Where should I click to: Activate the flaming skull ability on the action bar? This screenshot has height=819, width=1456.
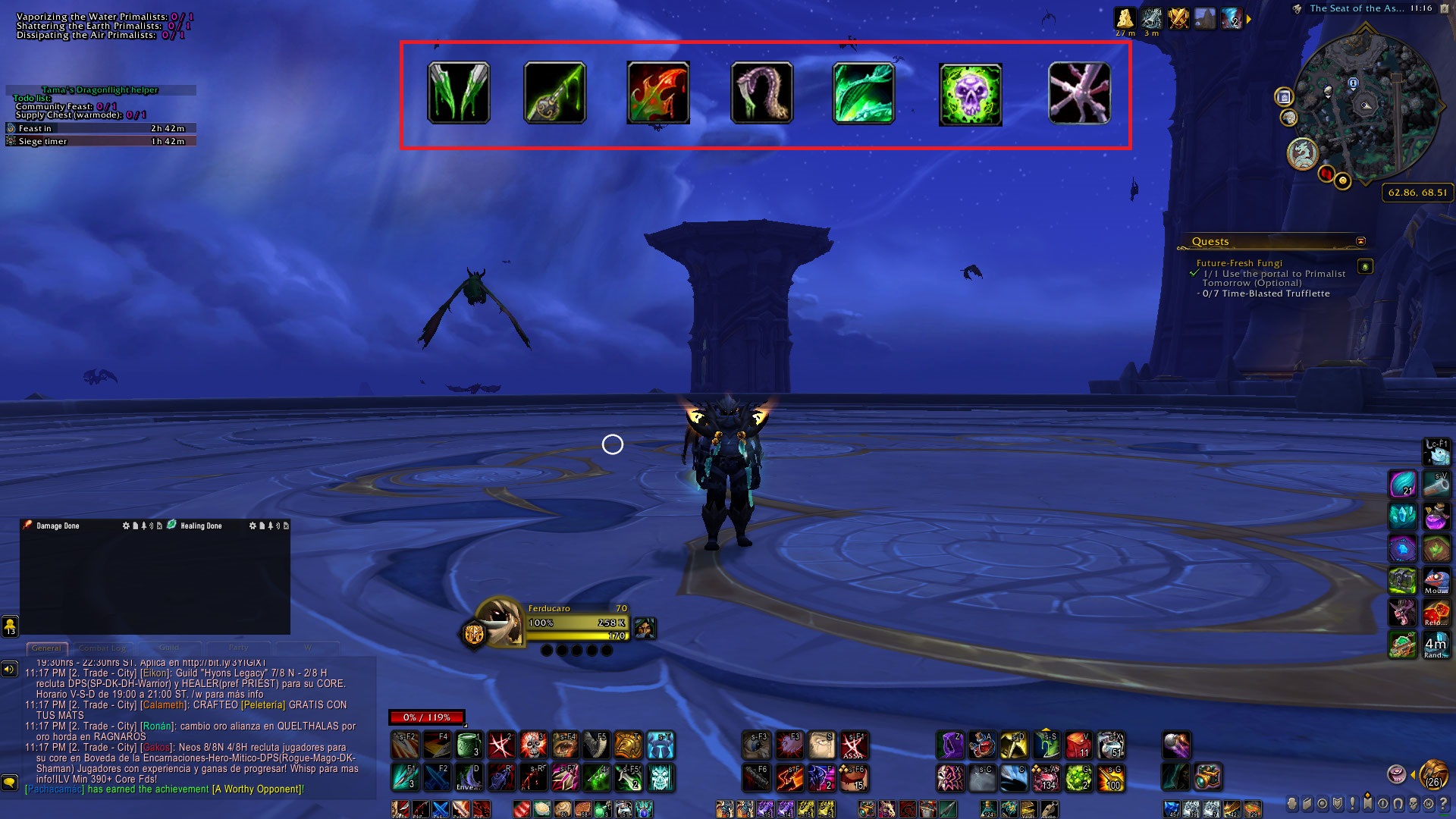tap(532, 745)
